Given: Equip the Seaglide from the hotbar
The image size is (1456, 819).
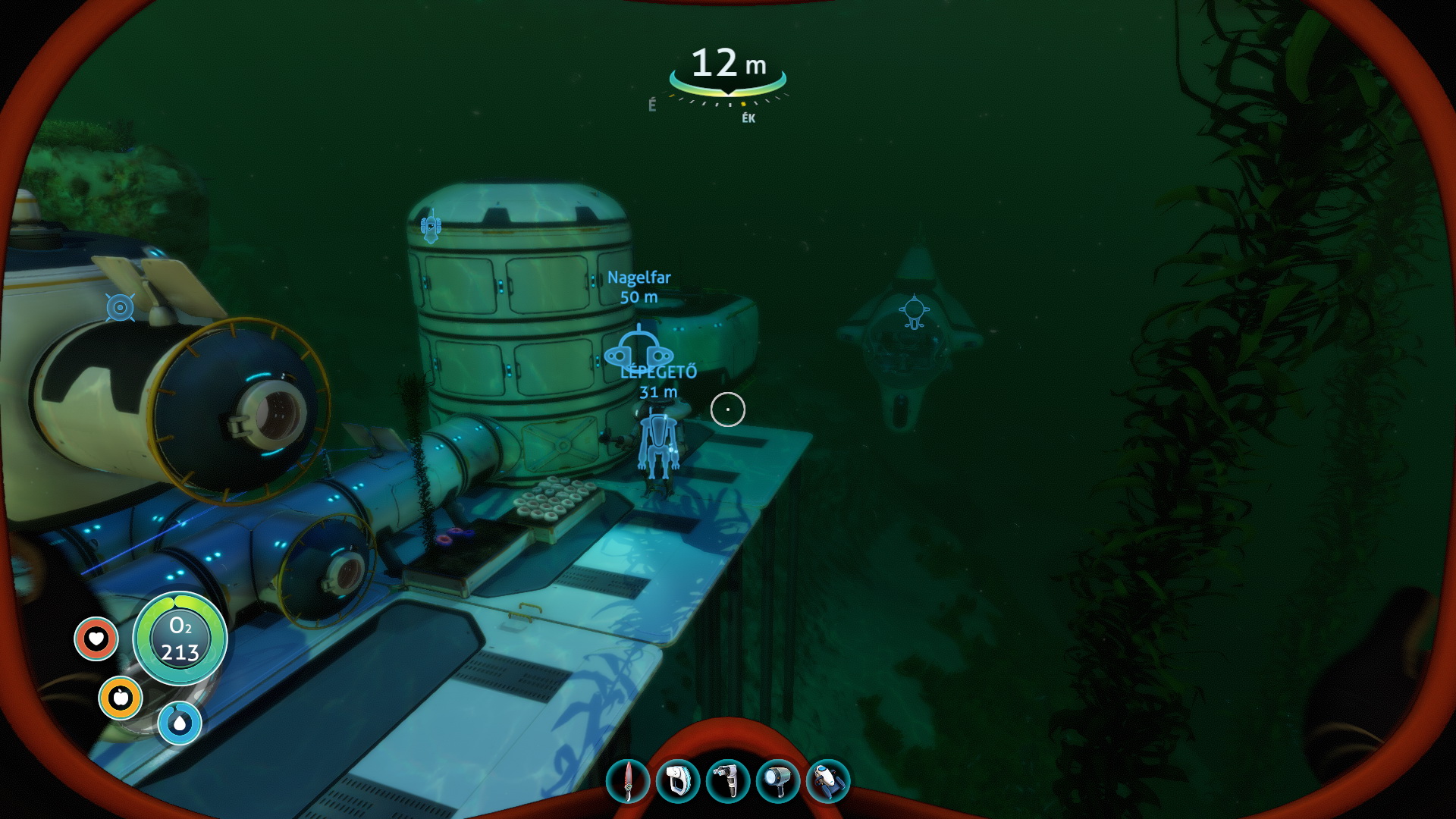Looking at the screenshot, I should click(828, 781).
